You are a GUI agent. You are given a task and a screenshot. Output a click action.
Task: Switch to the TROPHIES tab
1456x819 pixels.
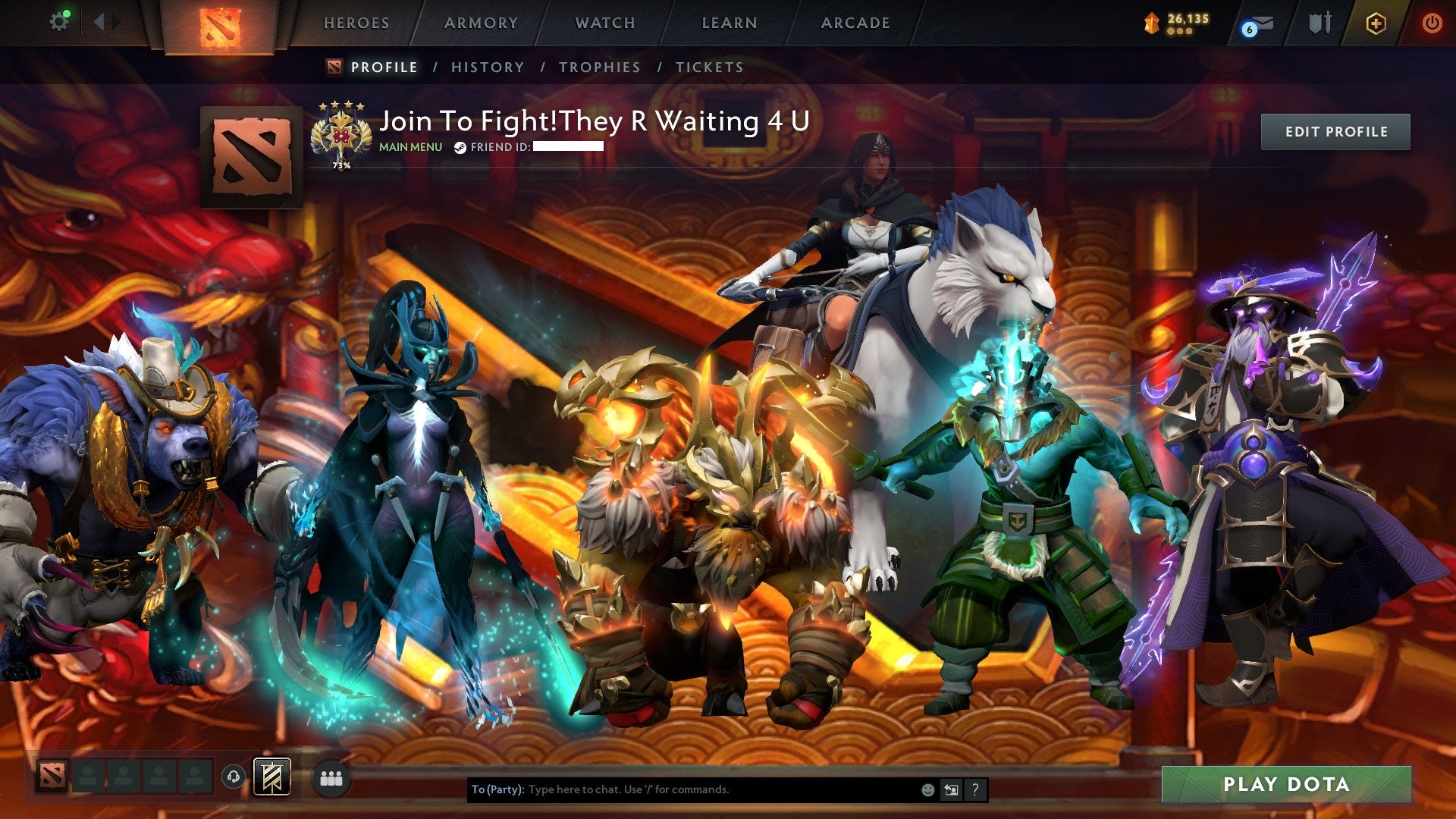click(x=599, y=67)
